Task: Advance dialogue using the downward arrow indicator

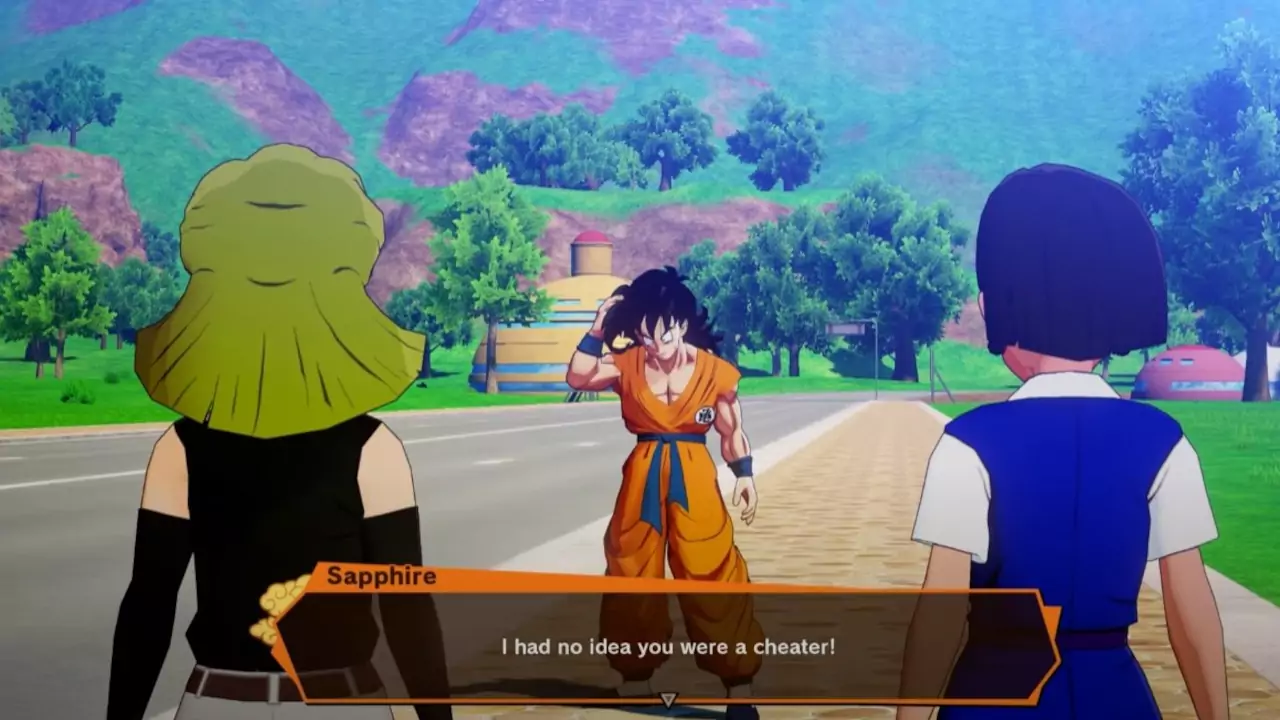Action: tap(668, 700)
